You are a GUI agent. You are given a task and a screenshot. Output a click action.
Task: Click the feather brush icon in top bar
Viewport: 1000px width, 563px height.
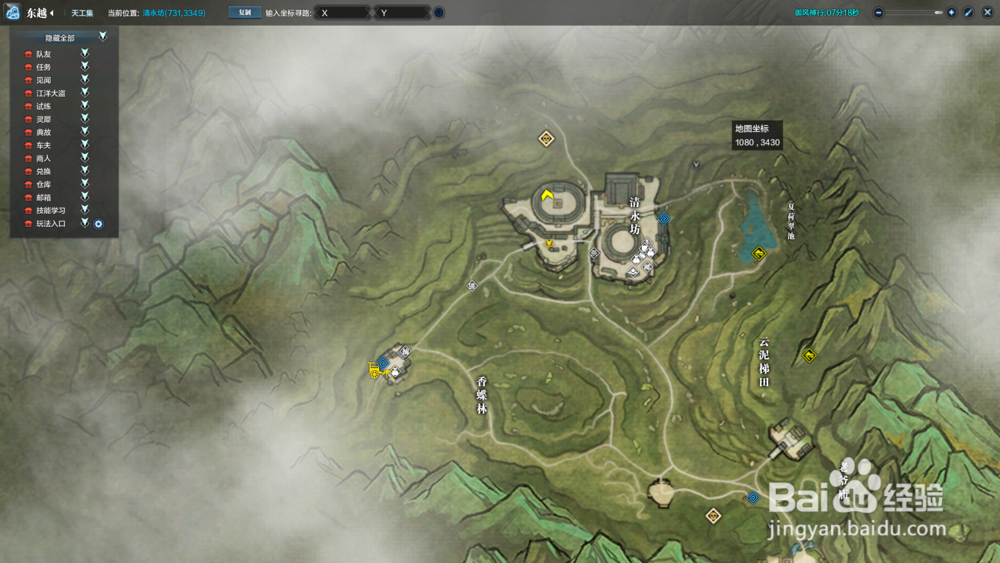coord(968,13)
